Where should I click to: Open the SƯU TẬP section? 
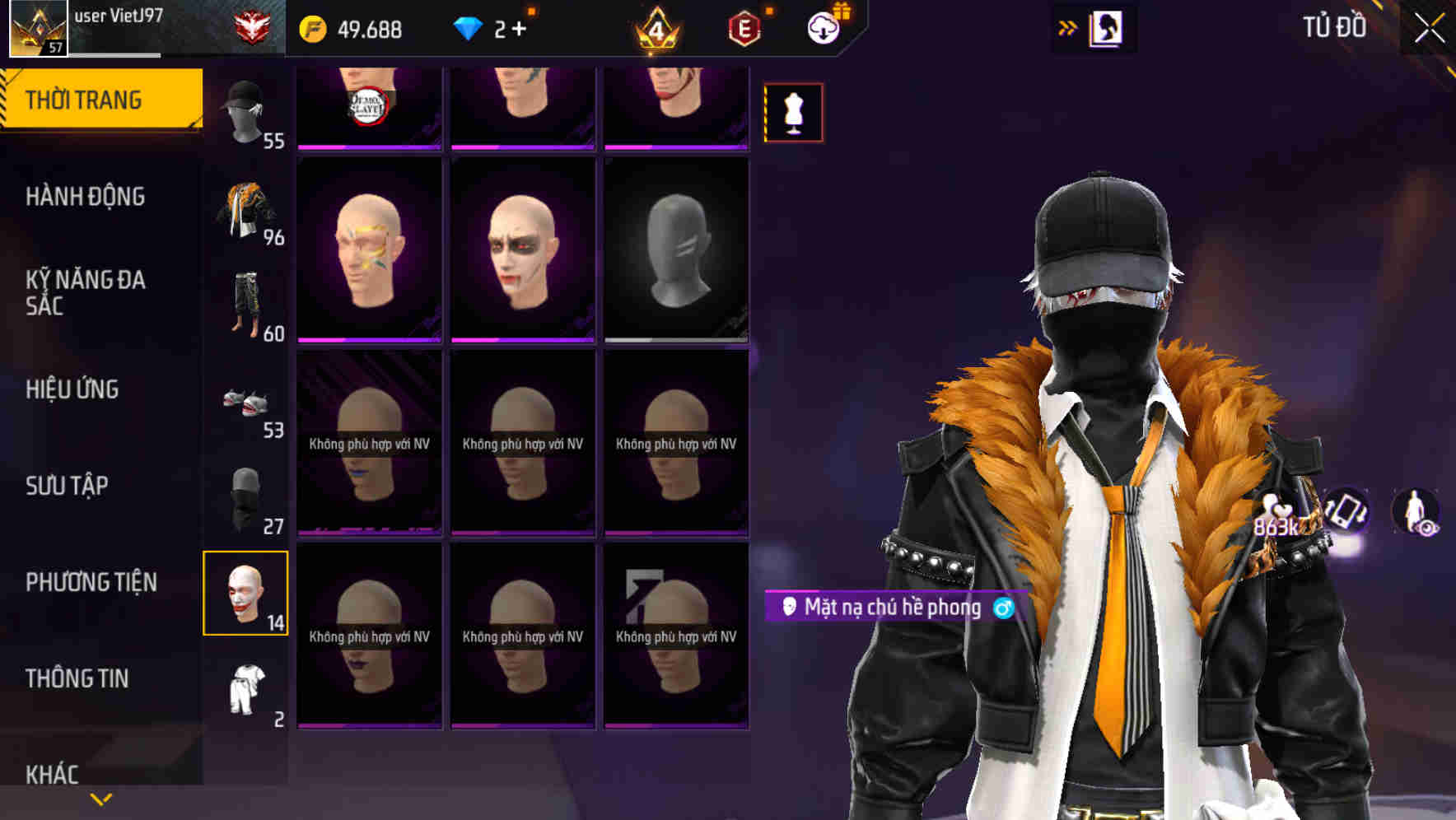pyautogui.click(x=66, y=487)
